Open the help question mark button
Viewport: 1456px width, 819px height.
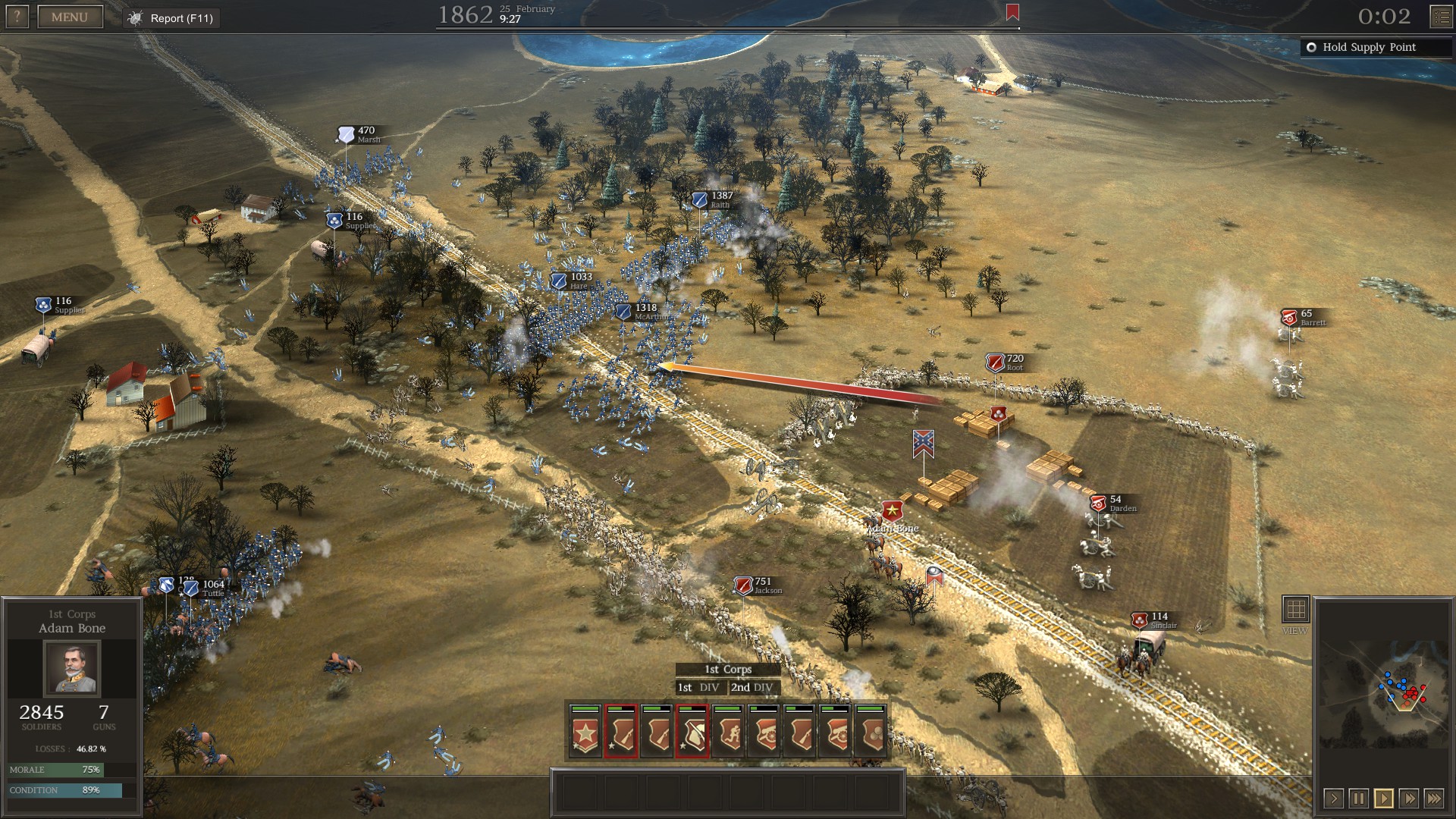click(x=17, y=17)
